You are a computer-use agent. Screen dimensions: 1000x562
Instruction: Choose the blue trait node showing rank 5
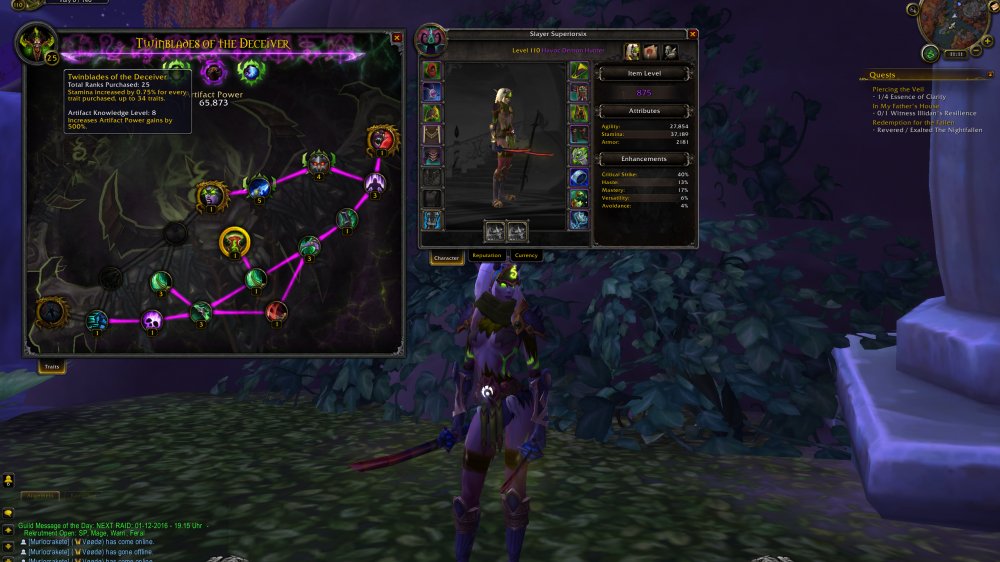[x=259, y=186]
